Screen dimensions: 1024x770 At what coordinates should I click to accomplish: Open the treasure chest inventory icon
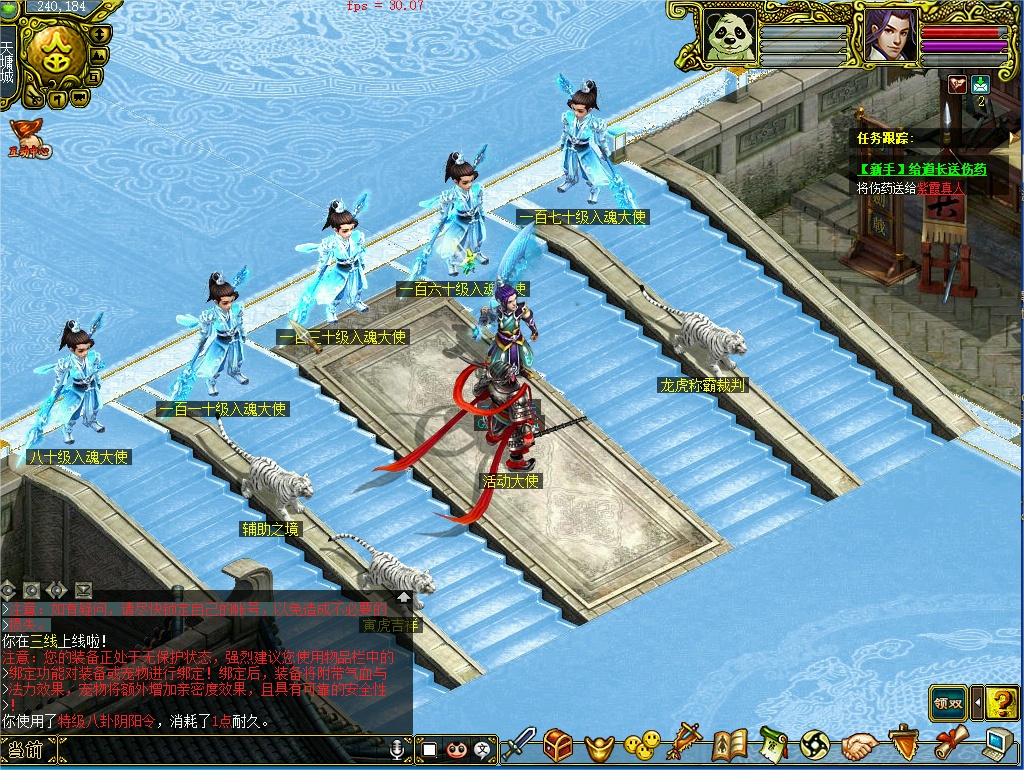[x=558, y=745]
